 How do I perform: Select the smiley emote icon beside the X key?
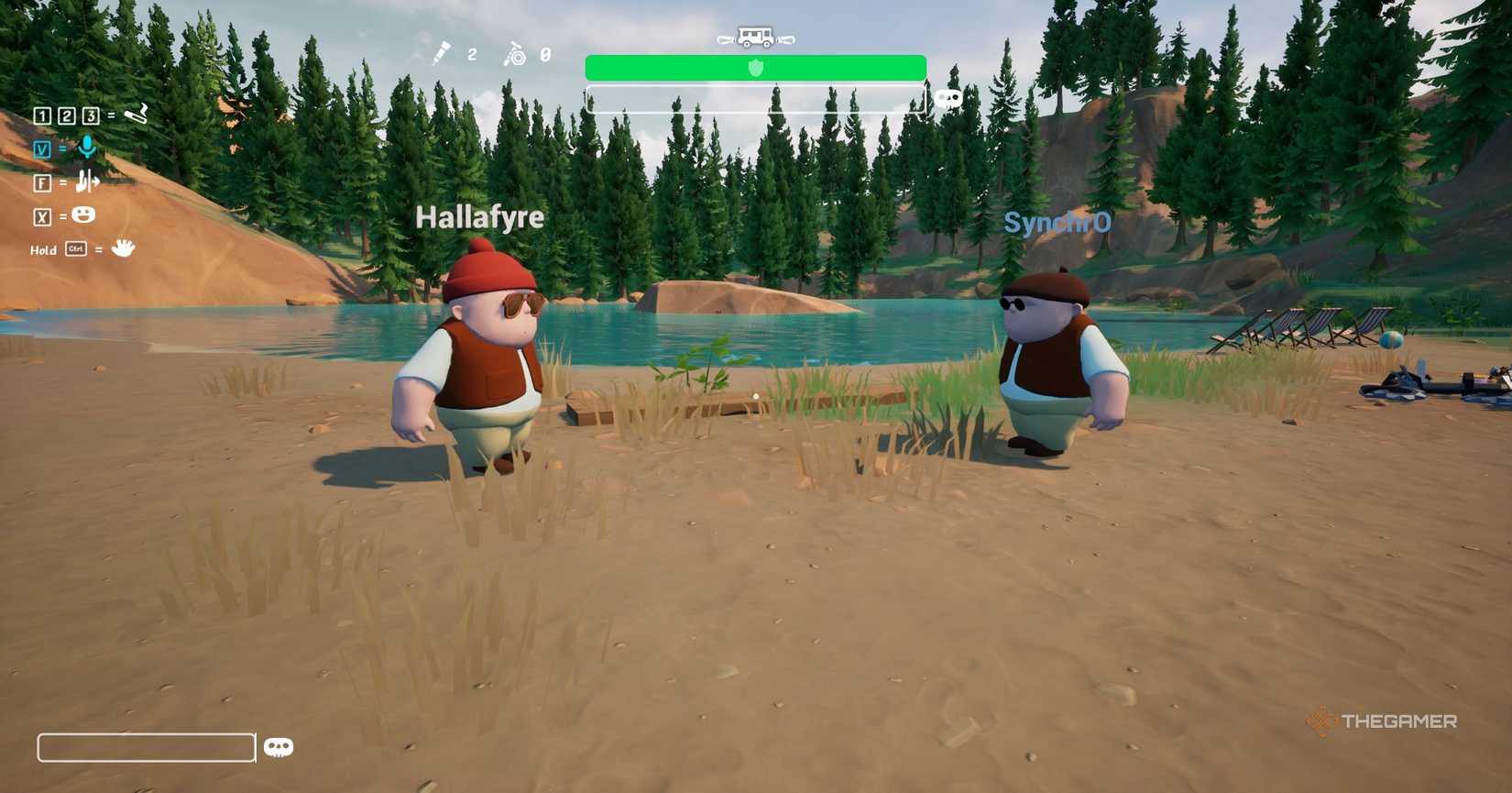coord(83,215)
